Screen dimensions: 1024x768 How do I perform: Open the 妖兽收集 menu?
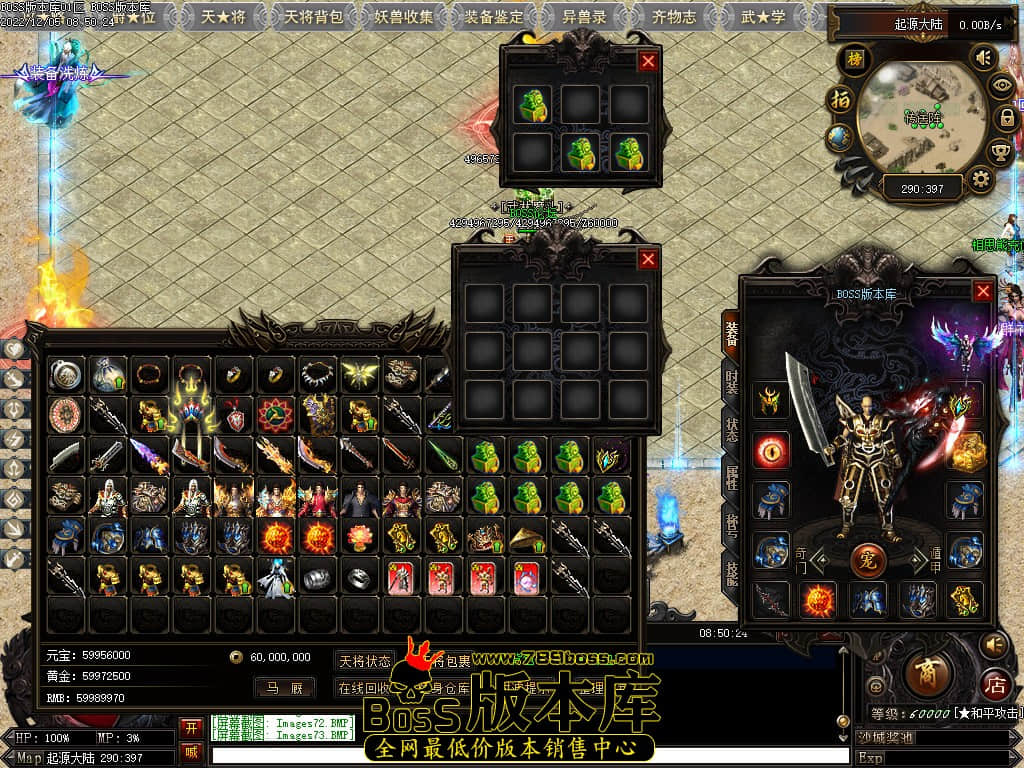pos(404,17)
